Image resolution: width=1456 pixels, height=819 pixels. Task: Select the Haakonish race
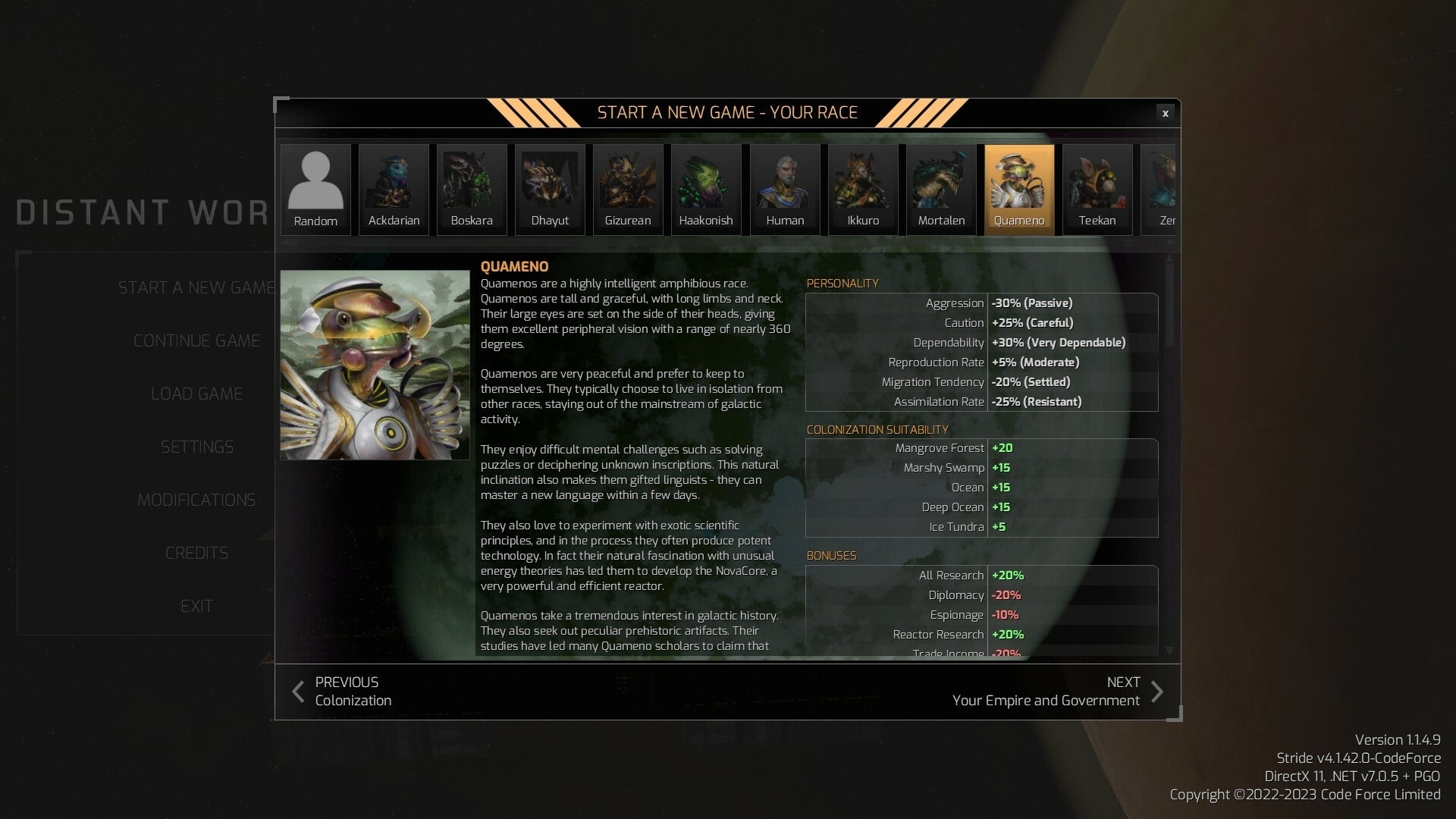[x=705, y=186]
